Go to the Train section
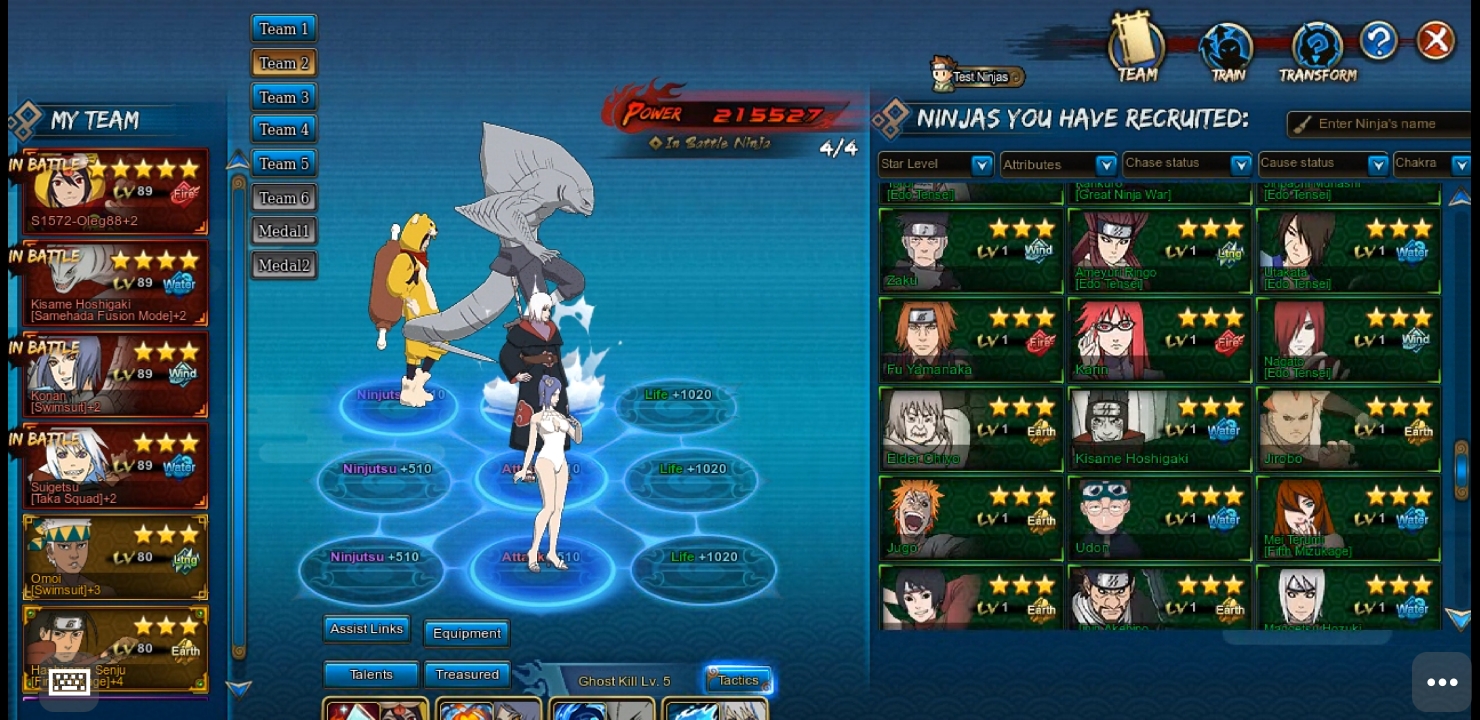The image size is (1480, 720). [x=1227, y=52]
